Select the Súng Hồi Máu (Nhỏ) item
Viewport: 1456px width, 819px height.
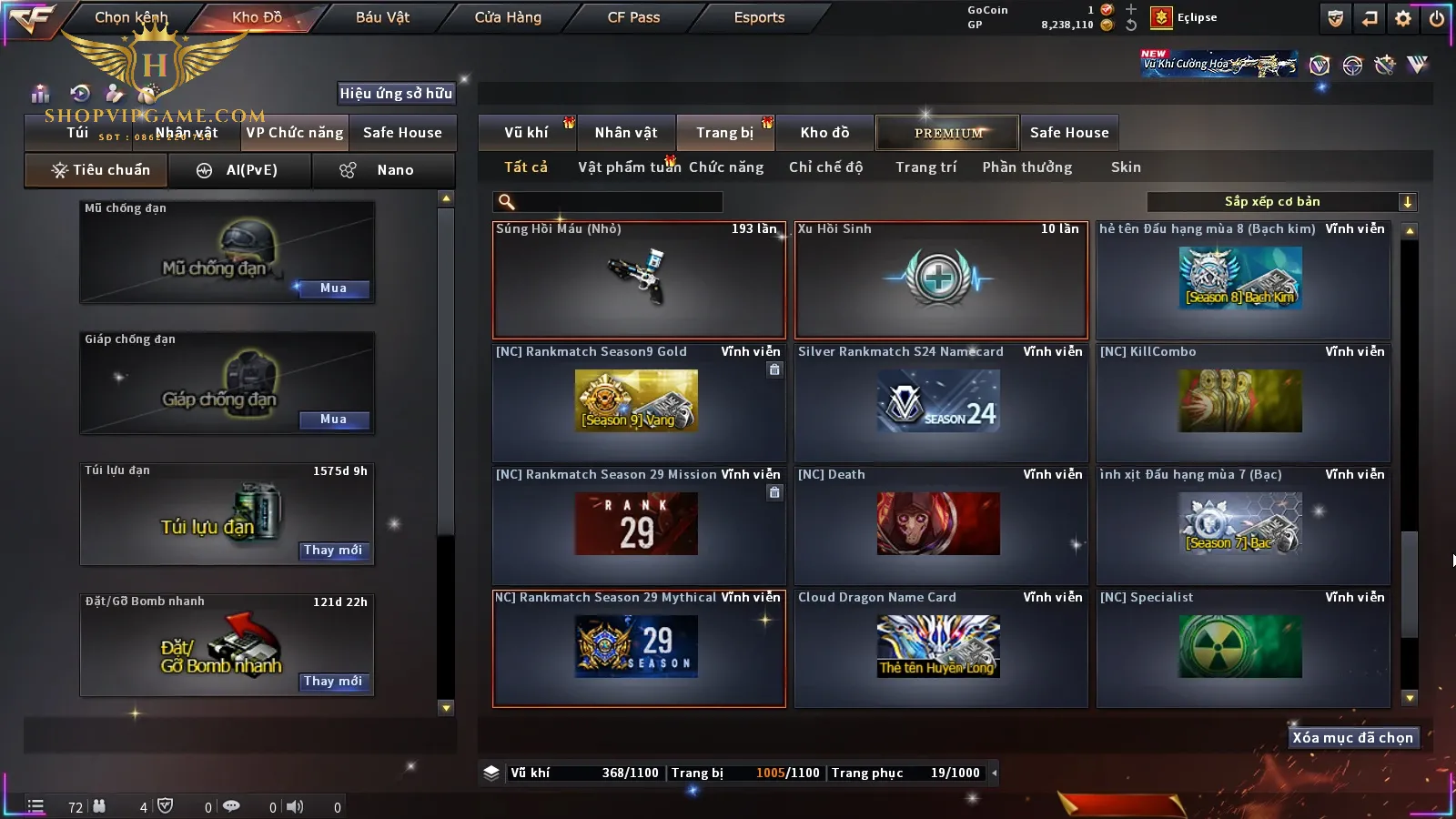(639, 279)
